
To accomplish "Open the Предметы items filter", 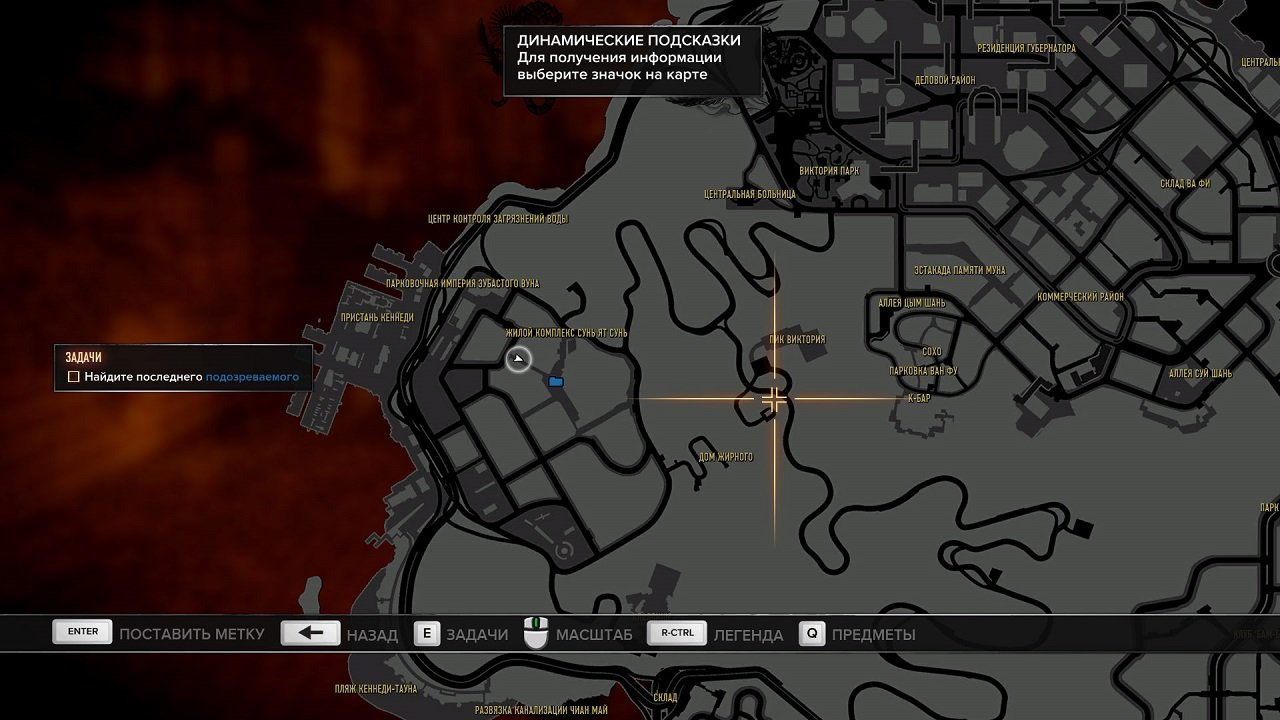I will click(x=811, y=633).
